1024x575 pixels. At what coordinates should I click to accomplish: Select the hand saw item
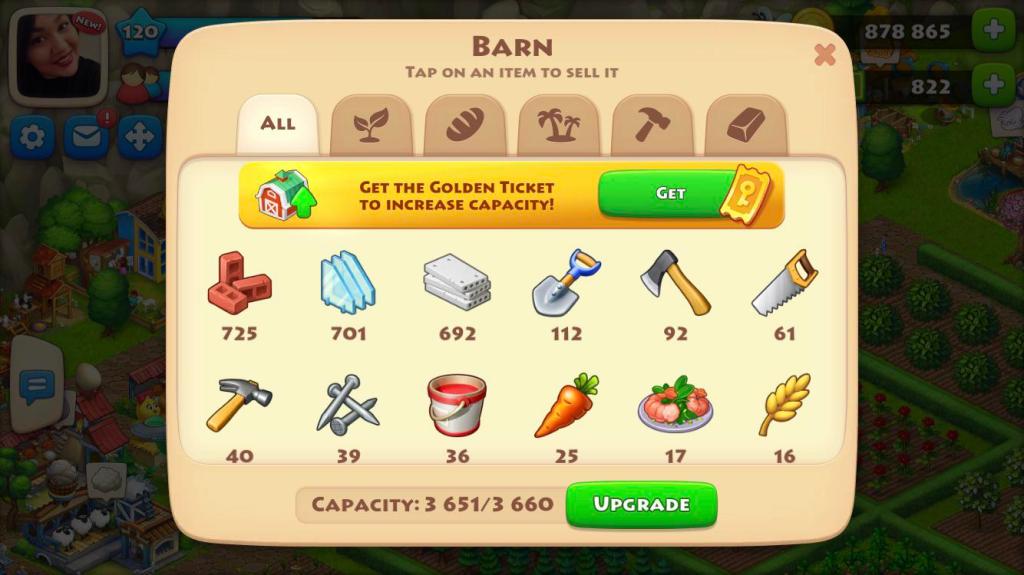[784, 283]
